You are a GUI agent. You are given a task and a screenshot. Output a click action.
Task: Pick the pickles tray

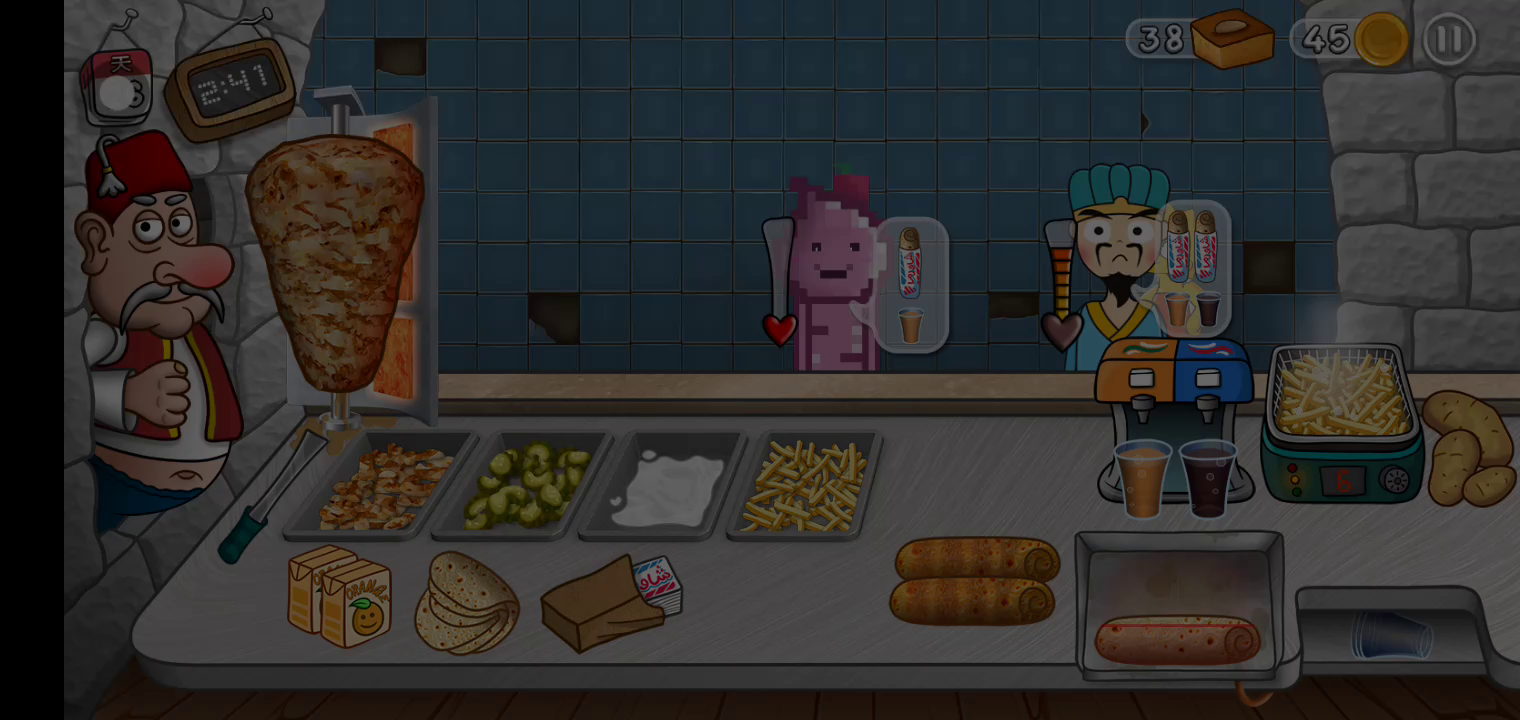click(x=525, y=485)
